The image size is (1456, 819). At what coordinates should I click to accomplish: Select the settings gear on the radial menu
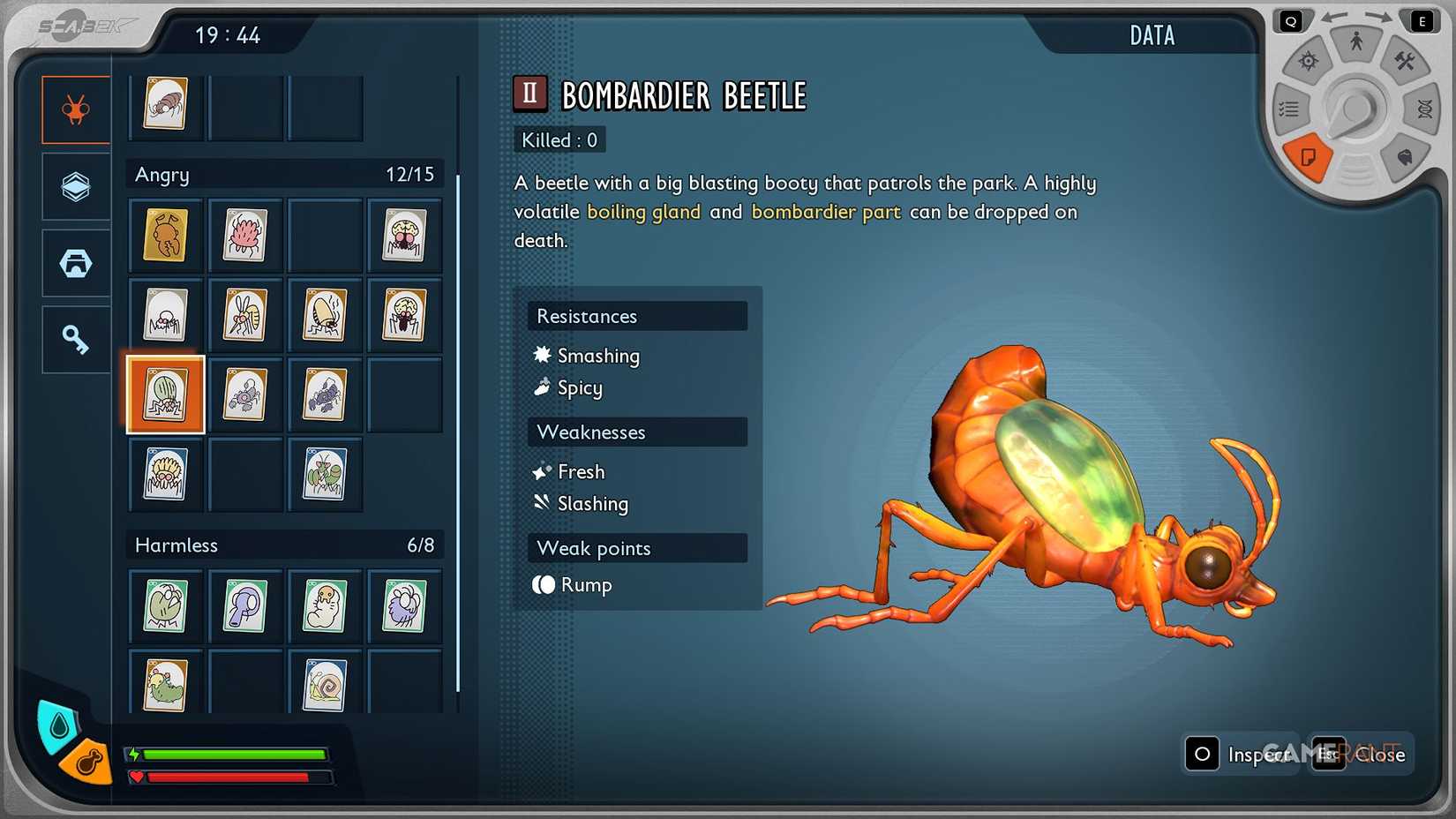(x=1307, y=62)
